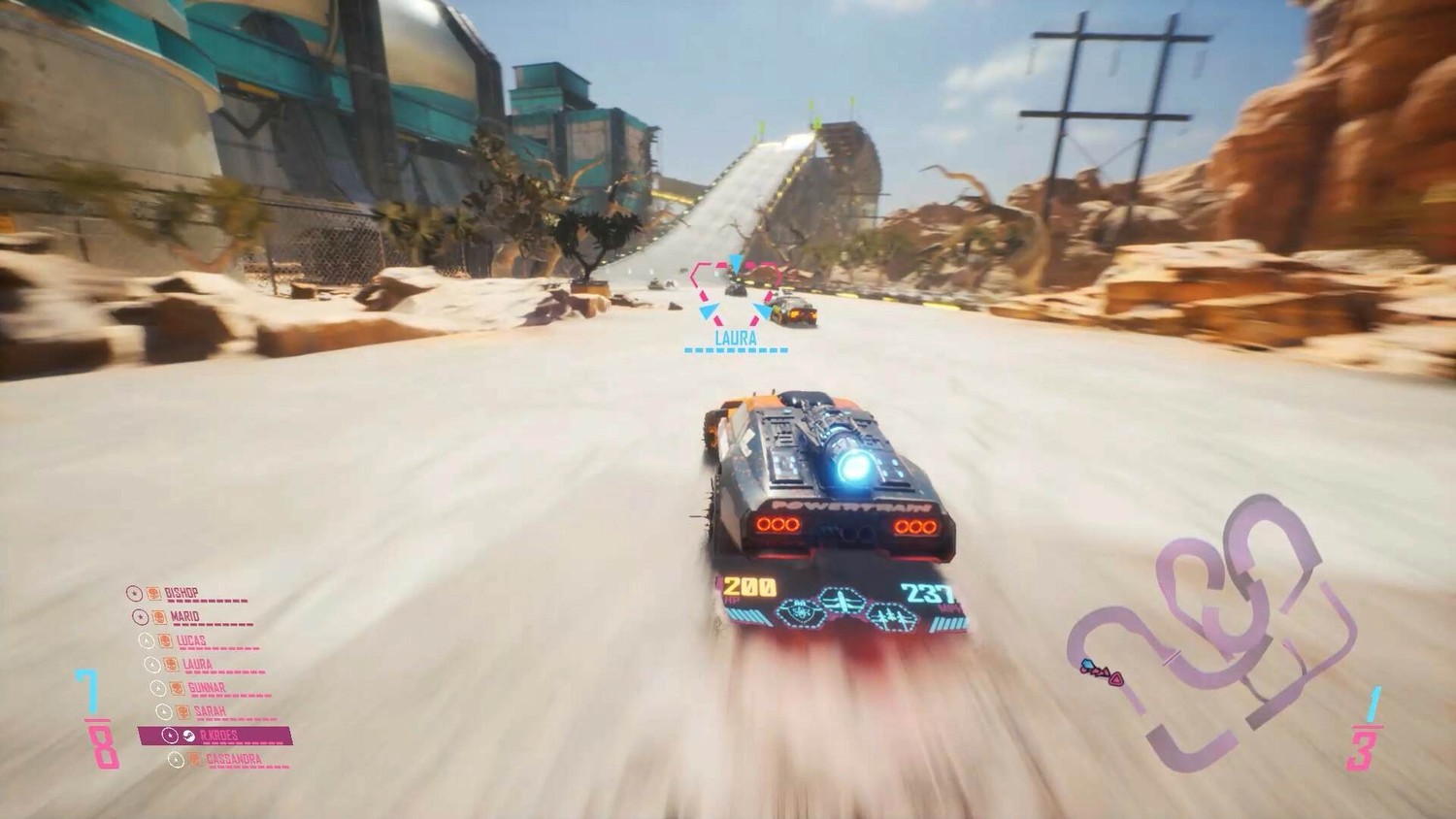Activate the triple missile weapon icon
The height and width of the screenshot is (819, 1456).
pos(891,616)
